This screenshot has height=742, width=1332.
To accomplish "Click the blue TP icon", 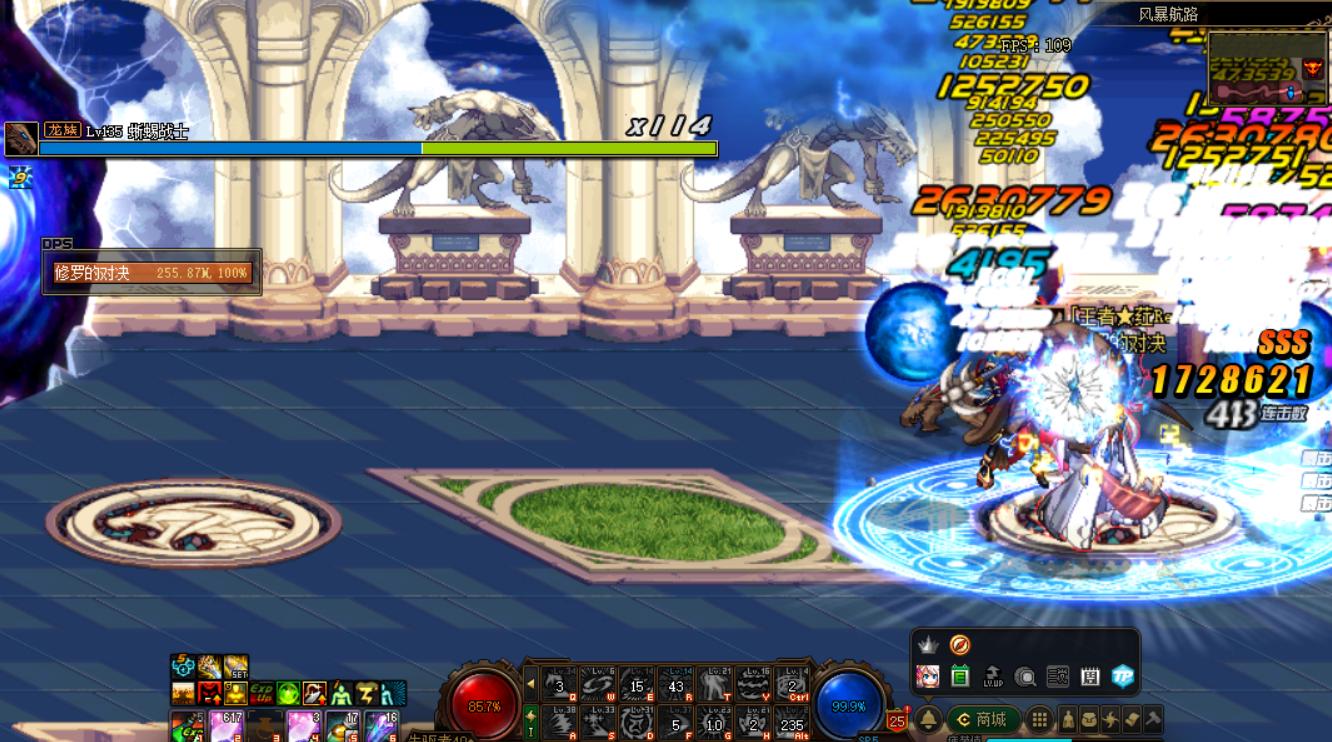I will (x=1123, y=676).
